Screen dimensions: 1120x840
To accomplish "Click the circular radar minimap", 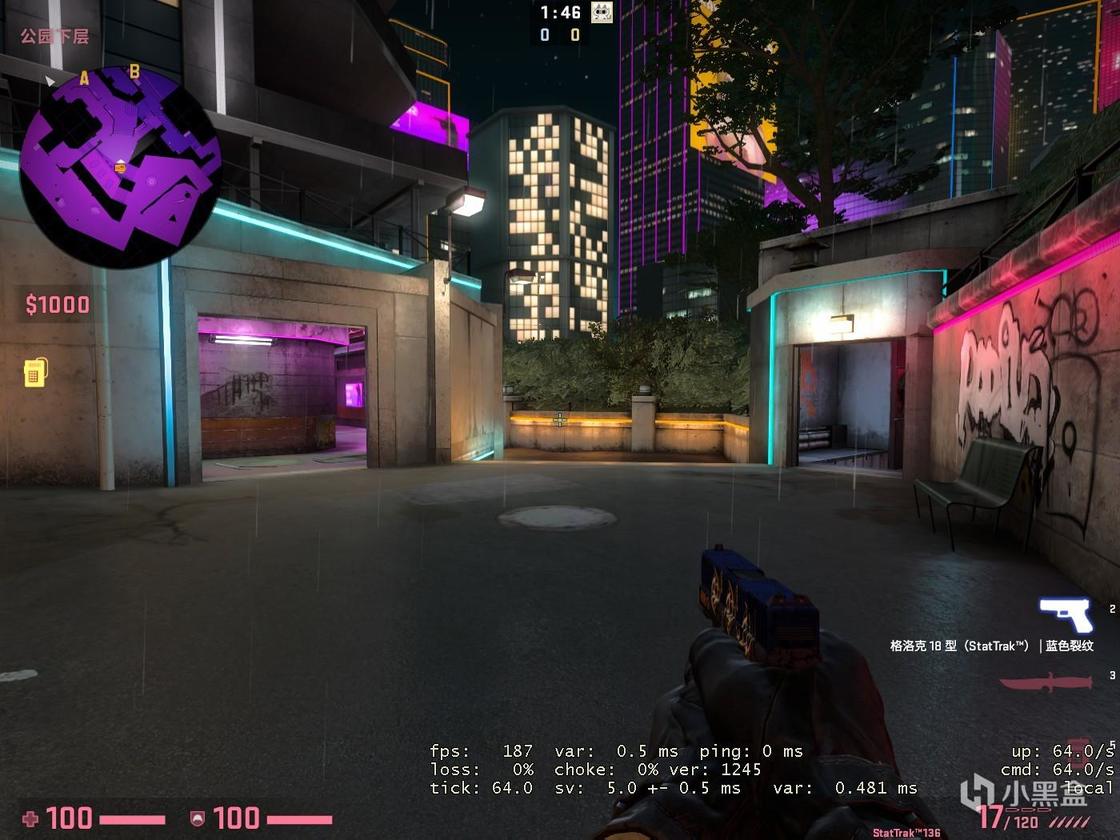I will [120, 166].
